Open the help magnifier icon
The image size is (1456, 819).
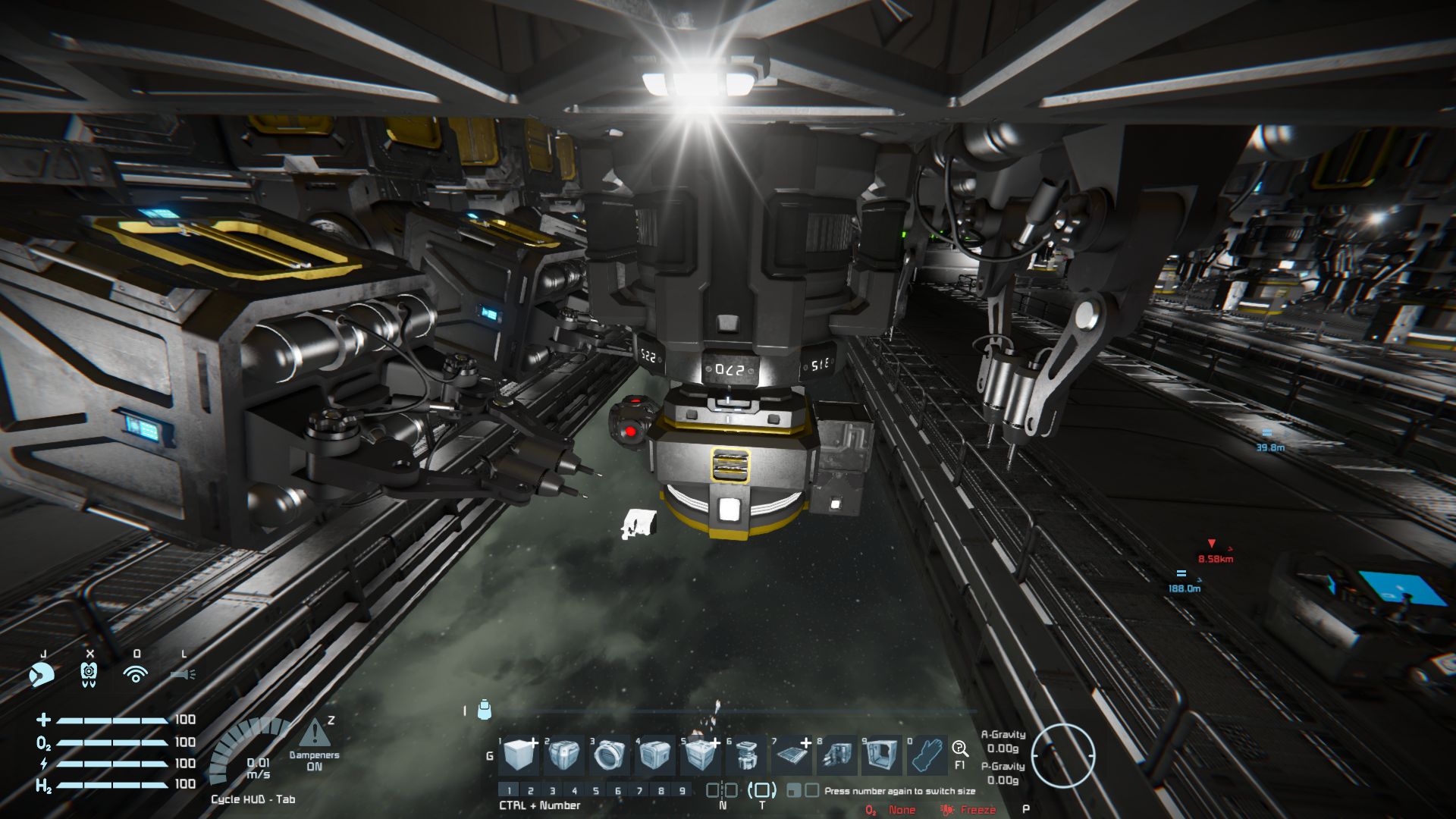point(960,749)
